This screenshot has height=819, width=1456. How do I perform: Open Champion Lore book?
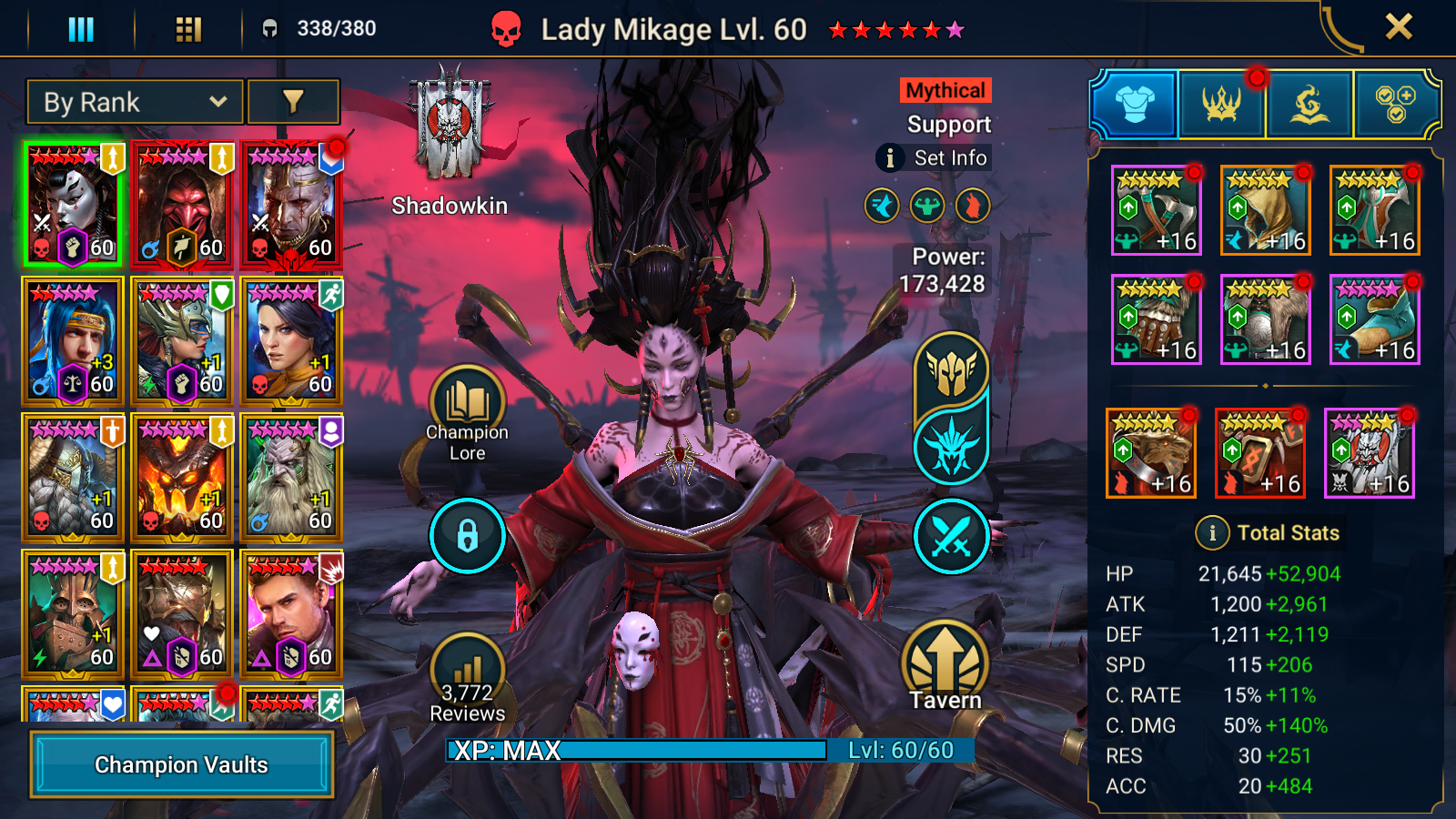467,406
